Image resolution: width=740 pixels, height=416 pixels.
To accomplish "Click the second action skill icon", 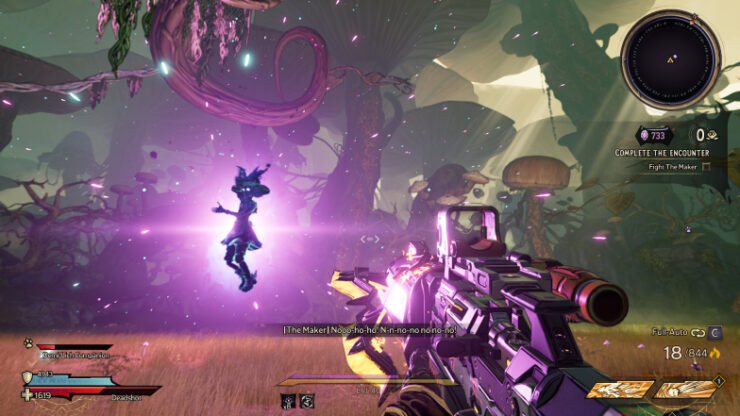I will click(308, 401).
